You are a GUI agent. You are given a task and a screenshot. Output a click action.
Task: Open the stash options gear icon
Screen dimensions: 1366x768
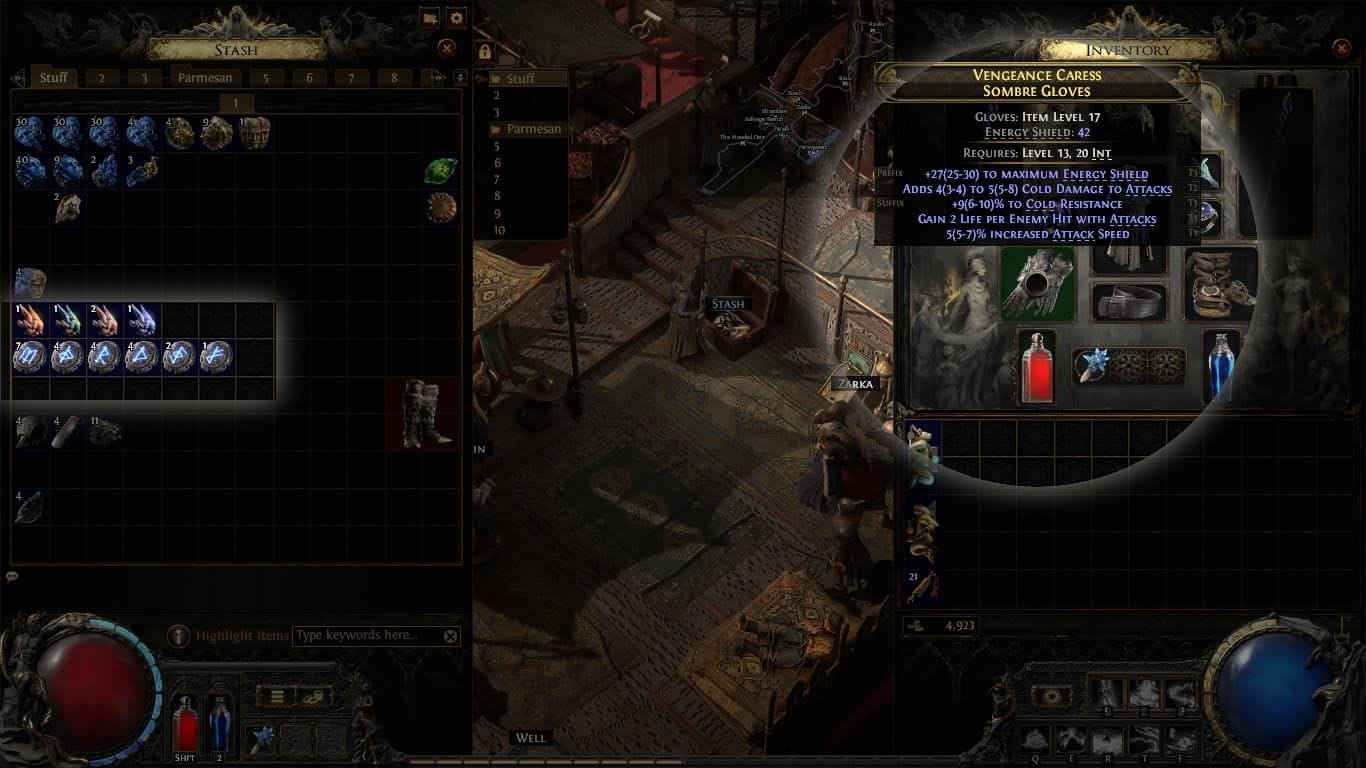pos(457,17)
